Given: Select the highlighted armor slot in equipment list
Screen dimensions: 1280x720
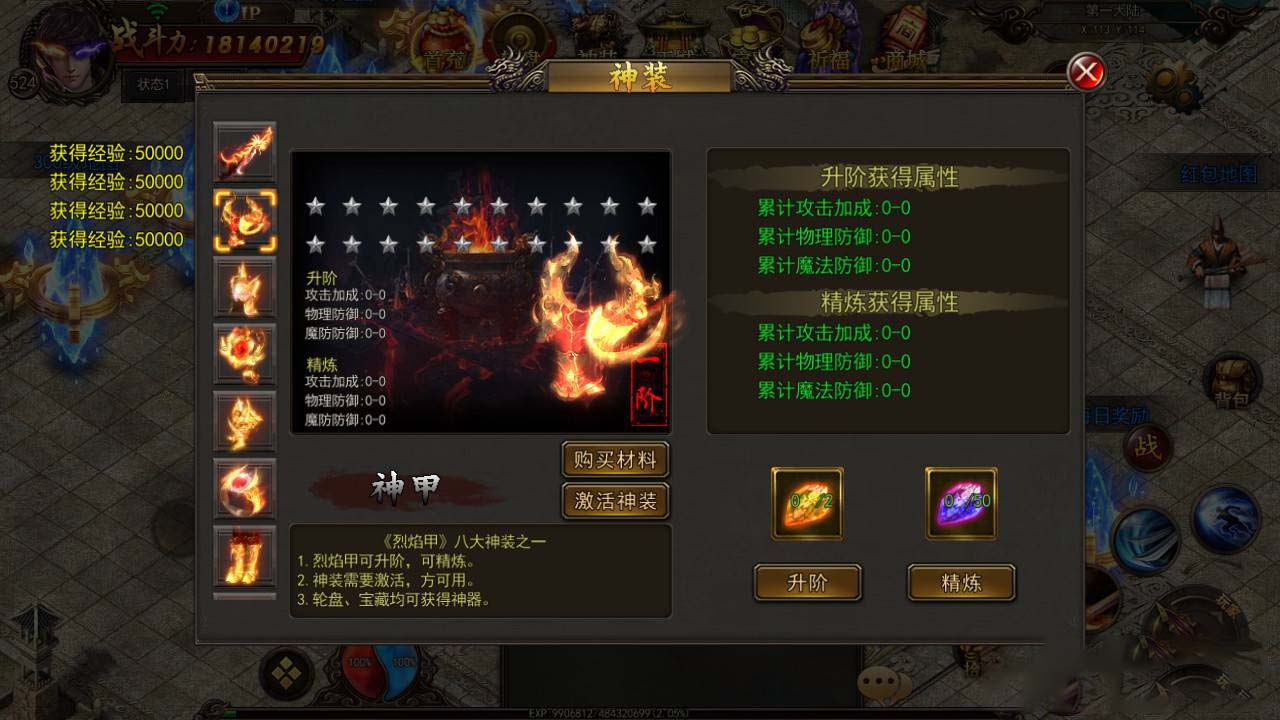Looking at the screenshot, I should coord(245,220).
